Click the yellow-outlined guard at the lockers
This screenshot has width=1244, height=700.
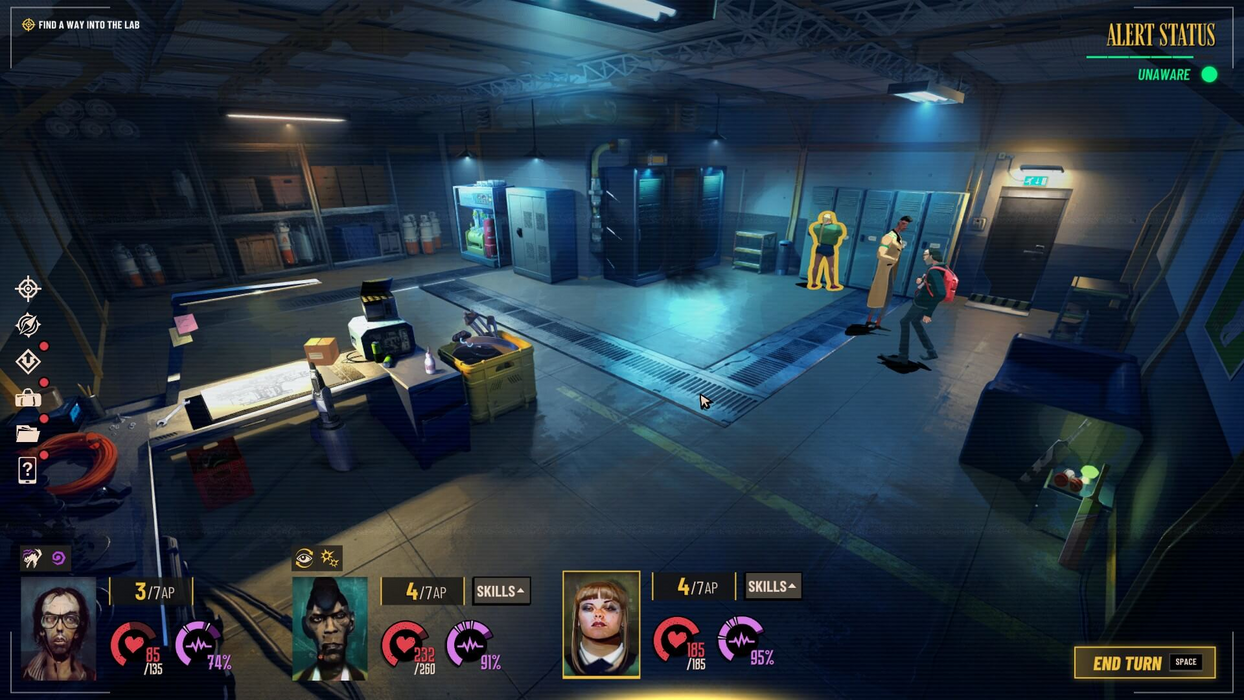click(826, 250)
